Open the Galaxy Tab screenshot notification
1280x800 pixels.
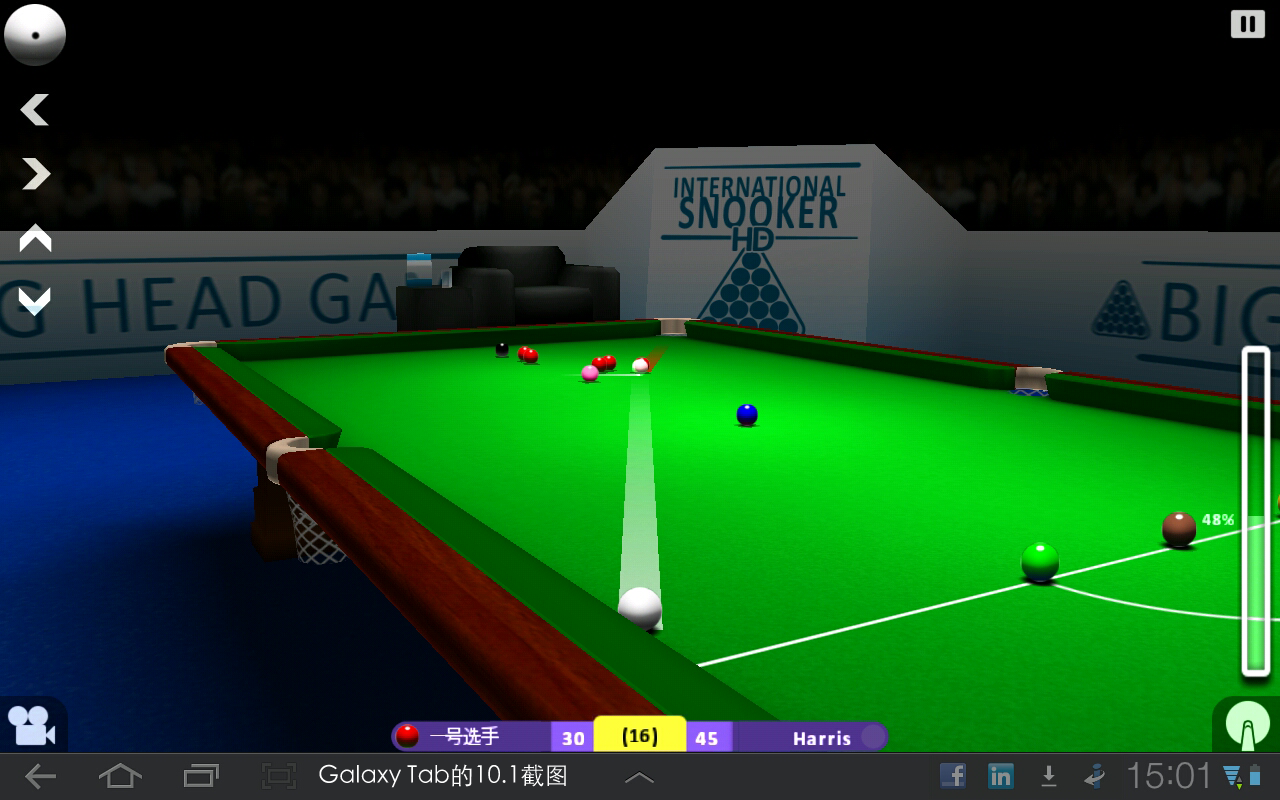point(444,774)
